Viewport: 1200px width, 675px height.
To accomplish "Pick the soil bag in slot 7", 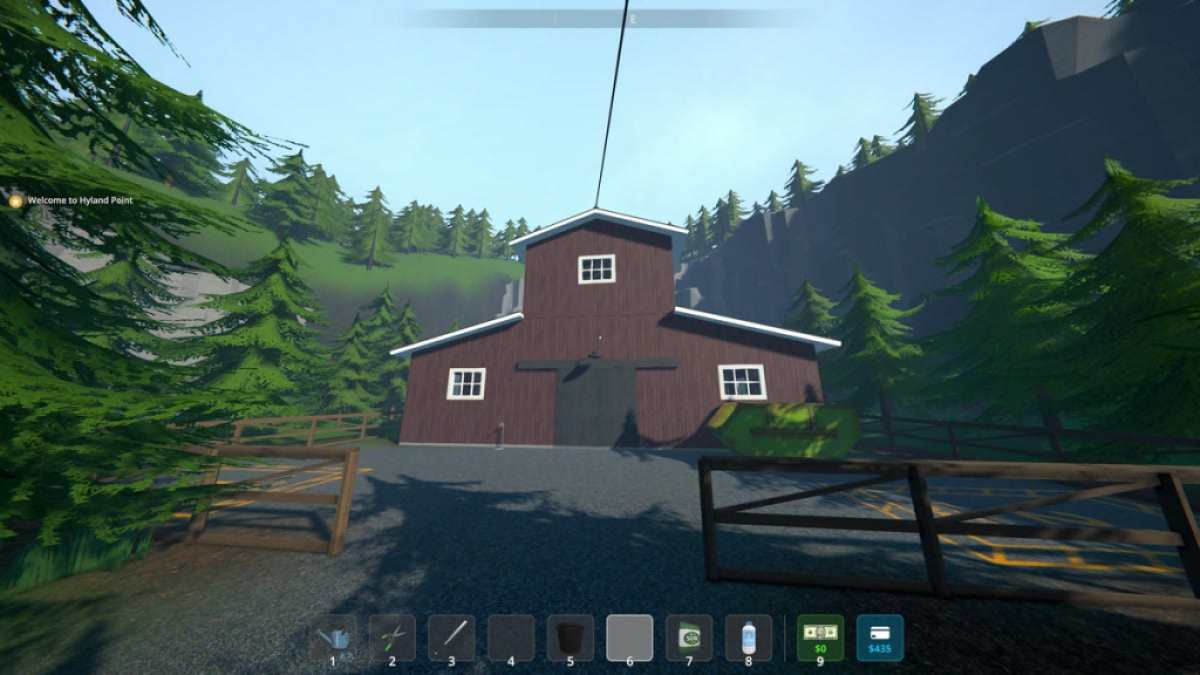I will click(x=689, y=638).
